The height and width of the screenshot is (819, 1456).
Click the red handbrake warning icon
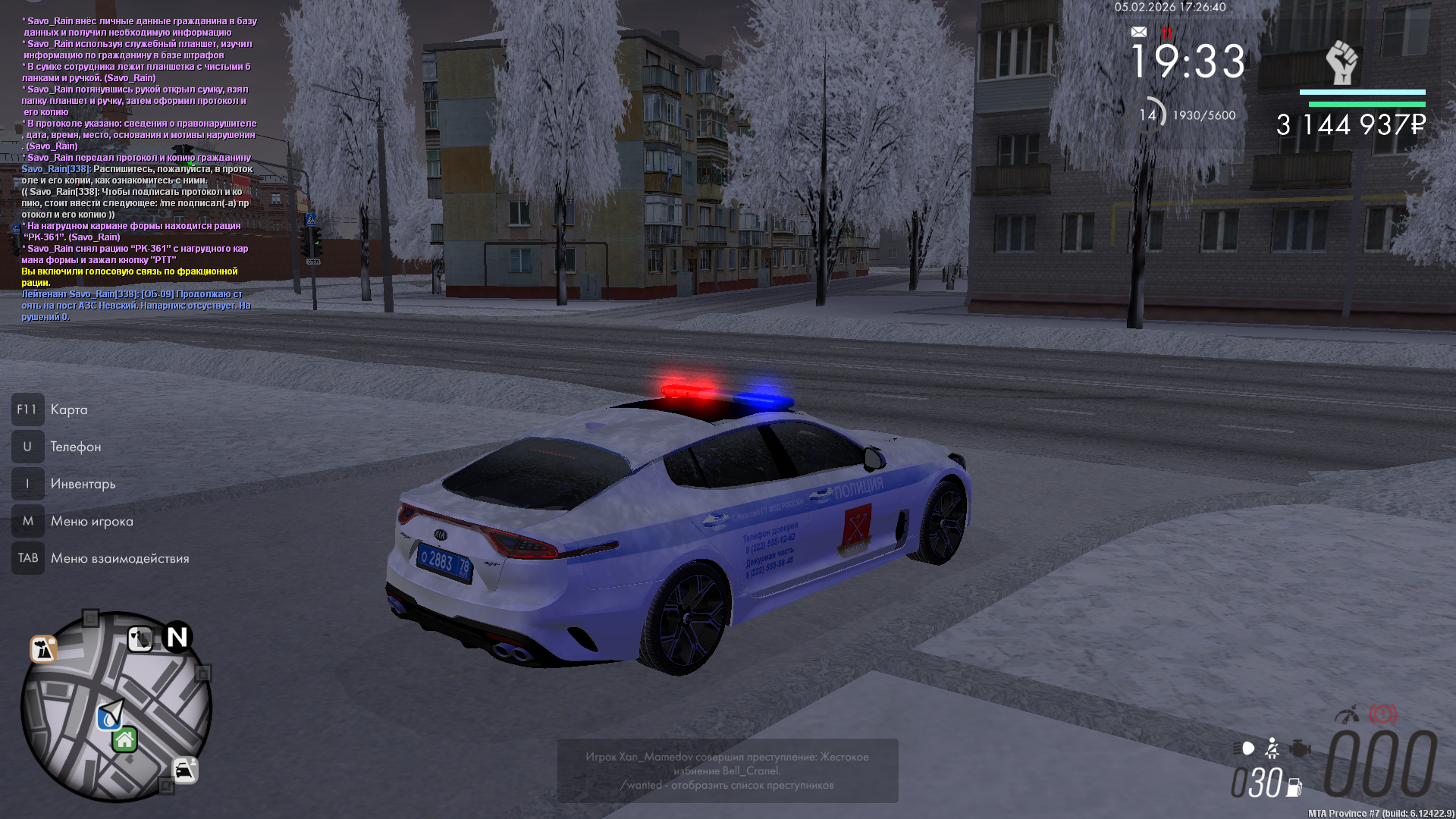1382,714
